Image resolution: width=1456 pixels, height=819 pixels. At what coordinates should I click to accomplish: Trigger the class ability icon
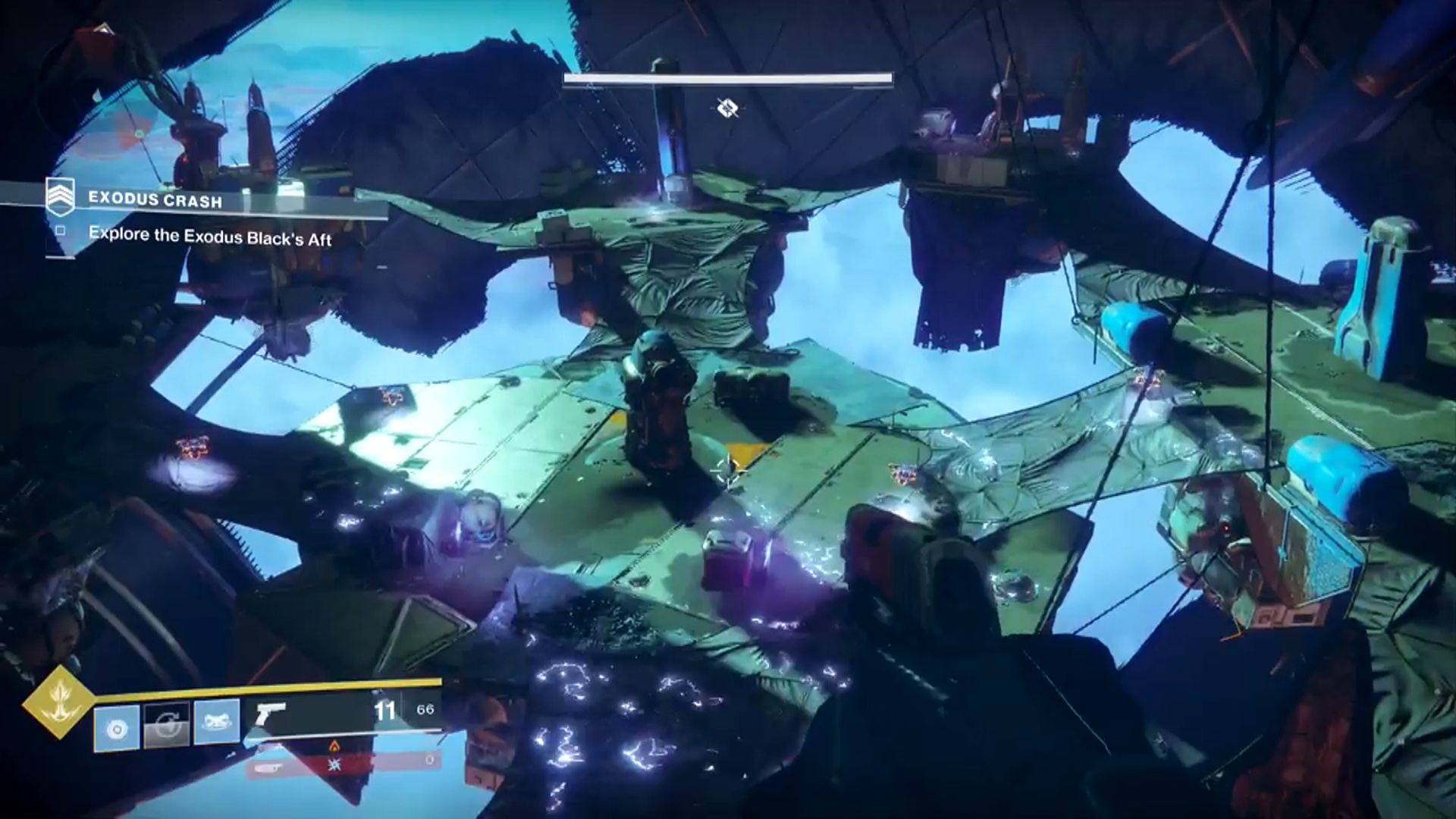tap(217, 723)
